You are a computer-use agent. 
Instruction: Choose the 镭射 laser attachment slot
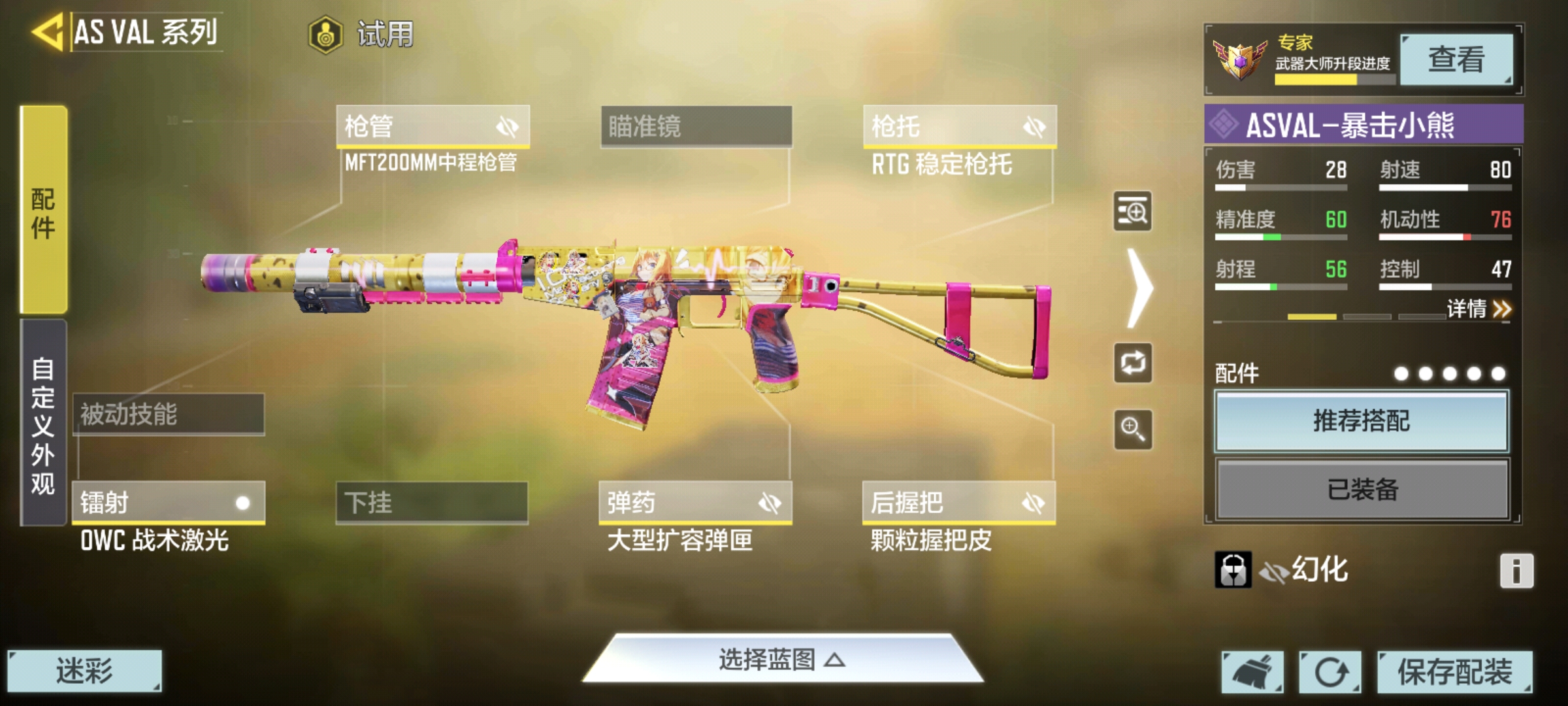click(x=169, y=503)
